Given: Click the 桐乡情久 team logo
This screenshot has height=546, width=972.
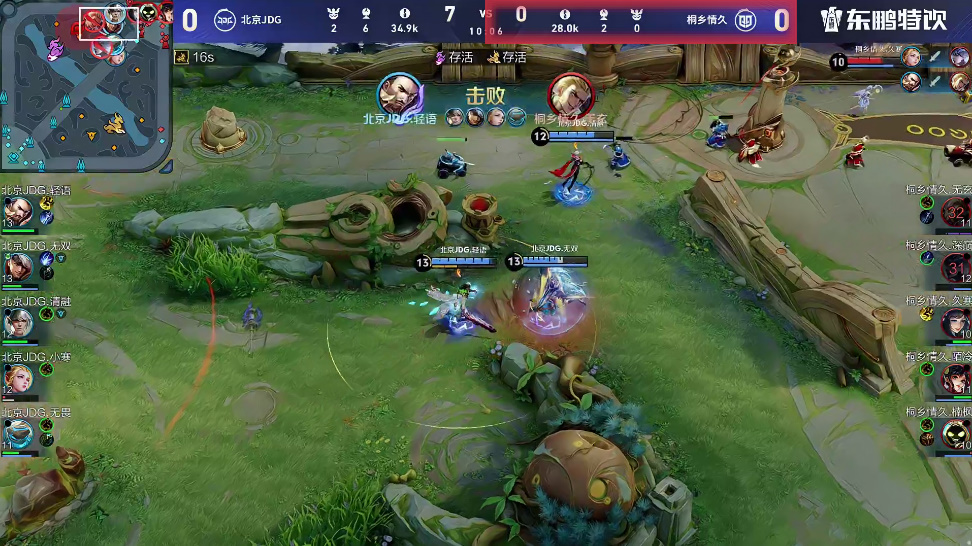Looking at the screenshot, I should coord(744,20).
